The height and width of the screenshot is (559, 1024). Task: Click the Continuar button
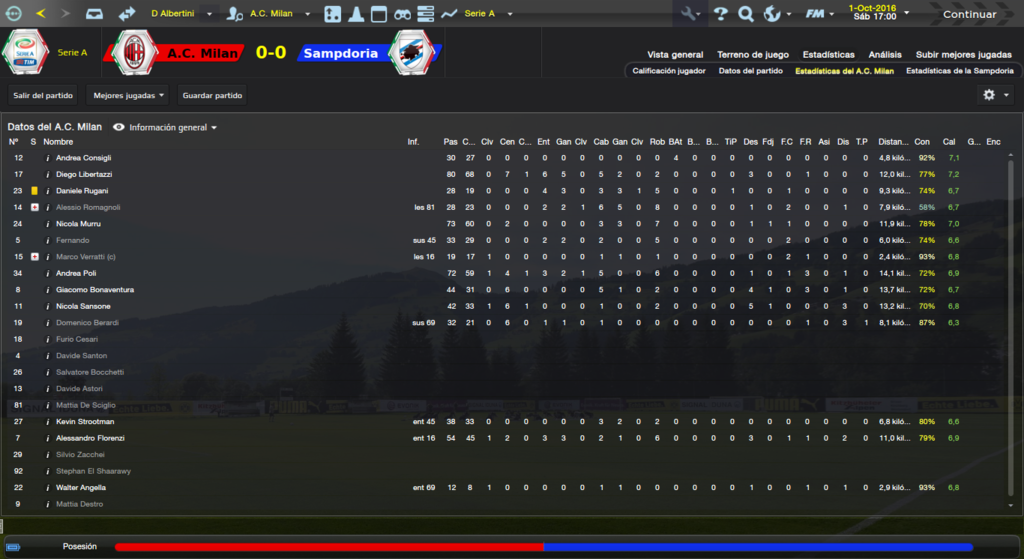point(969,14)
